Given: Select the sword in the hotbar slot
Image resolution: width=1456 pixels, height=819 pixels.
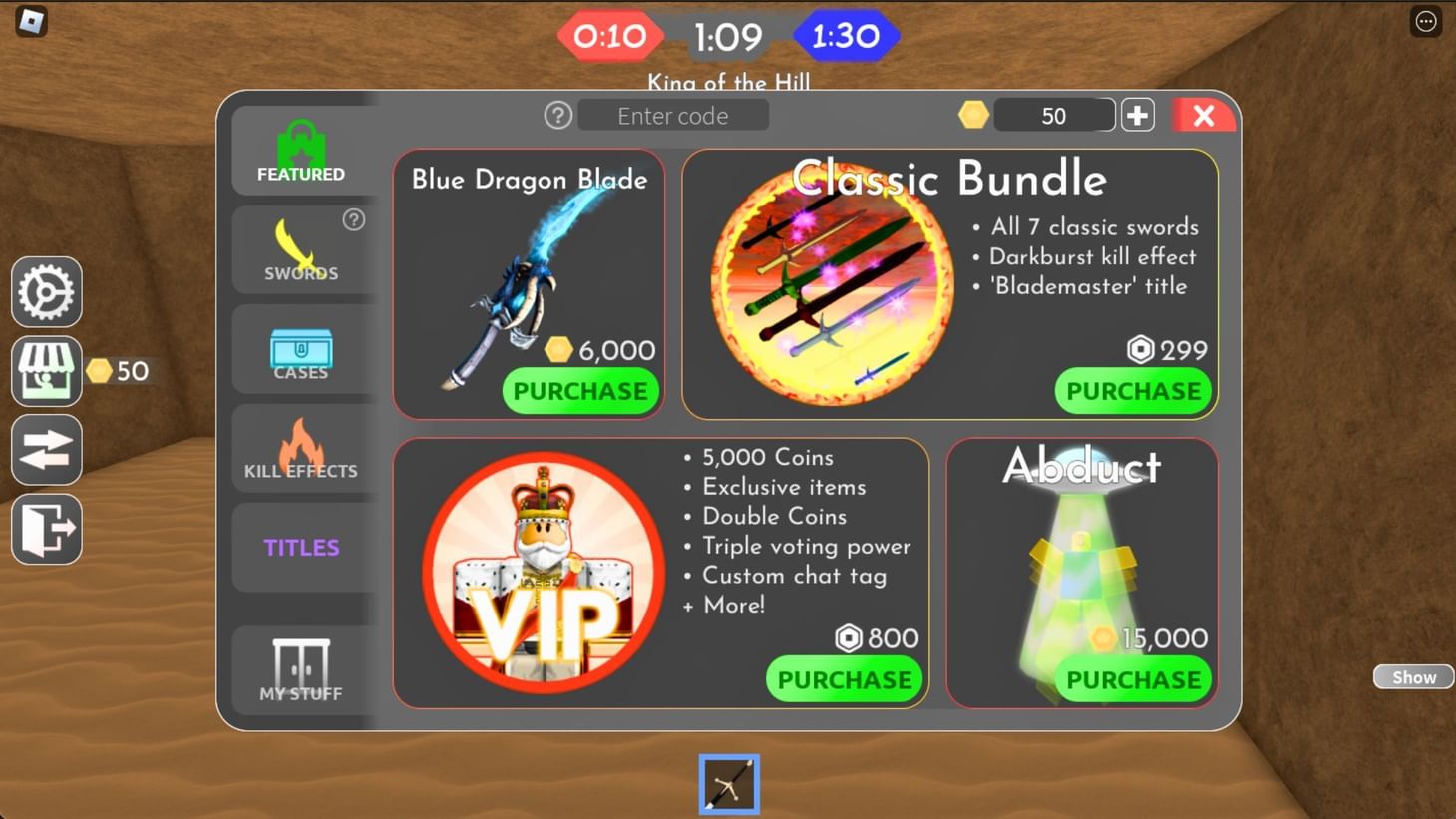Looking at the screenshot, I should (x=729, y=784).
